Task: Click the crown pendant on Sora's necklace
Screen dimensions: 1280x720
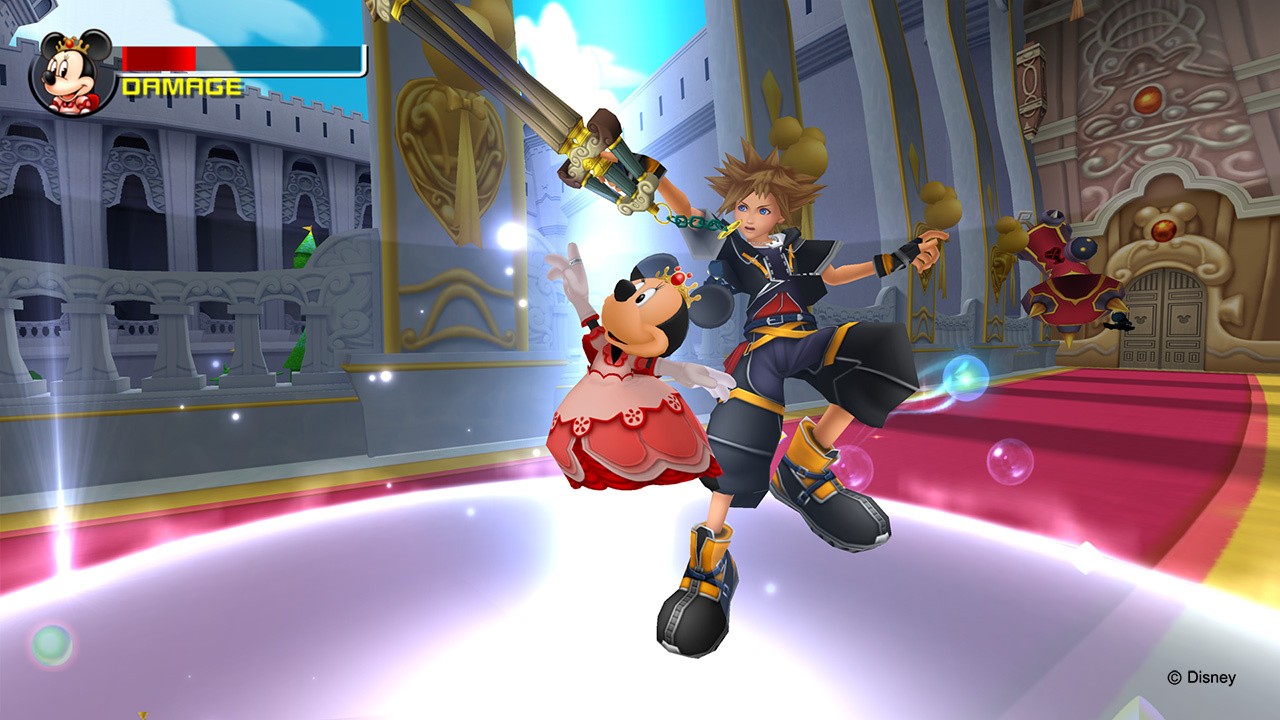Action: click(x=770, y=245)
